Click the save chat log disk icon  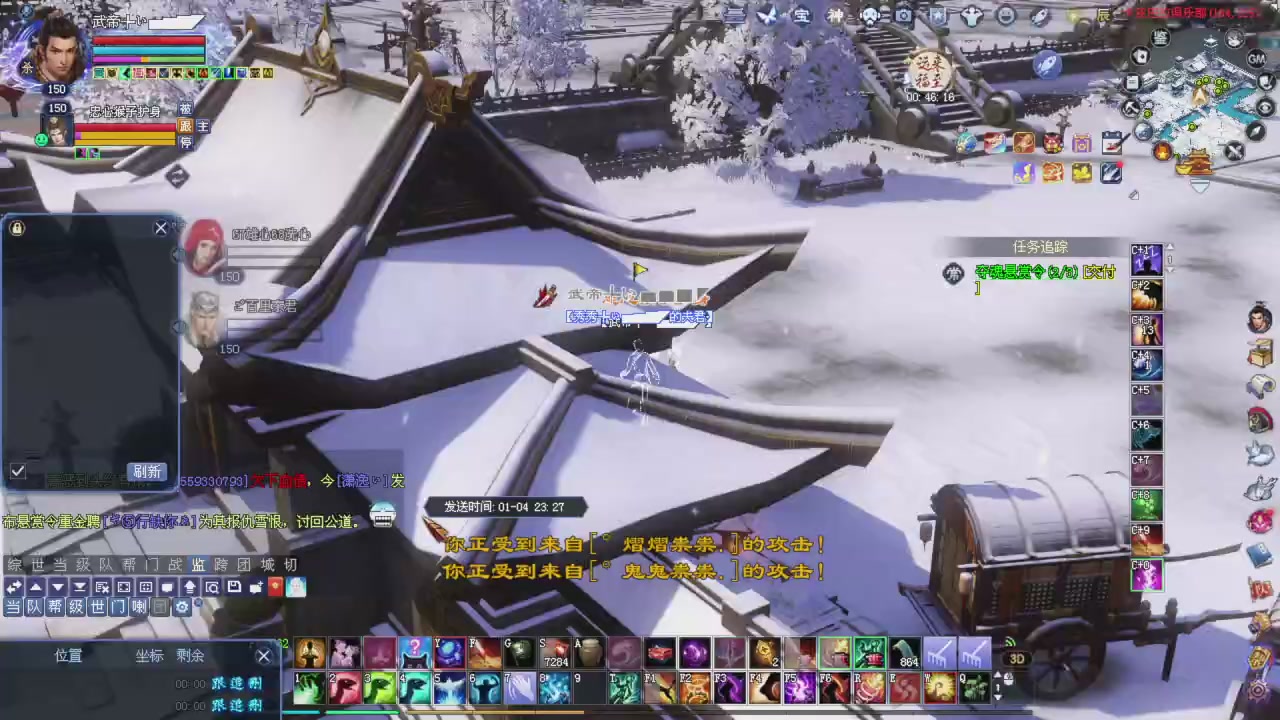[x=234, y=587]
